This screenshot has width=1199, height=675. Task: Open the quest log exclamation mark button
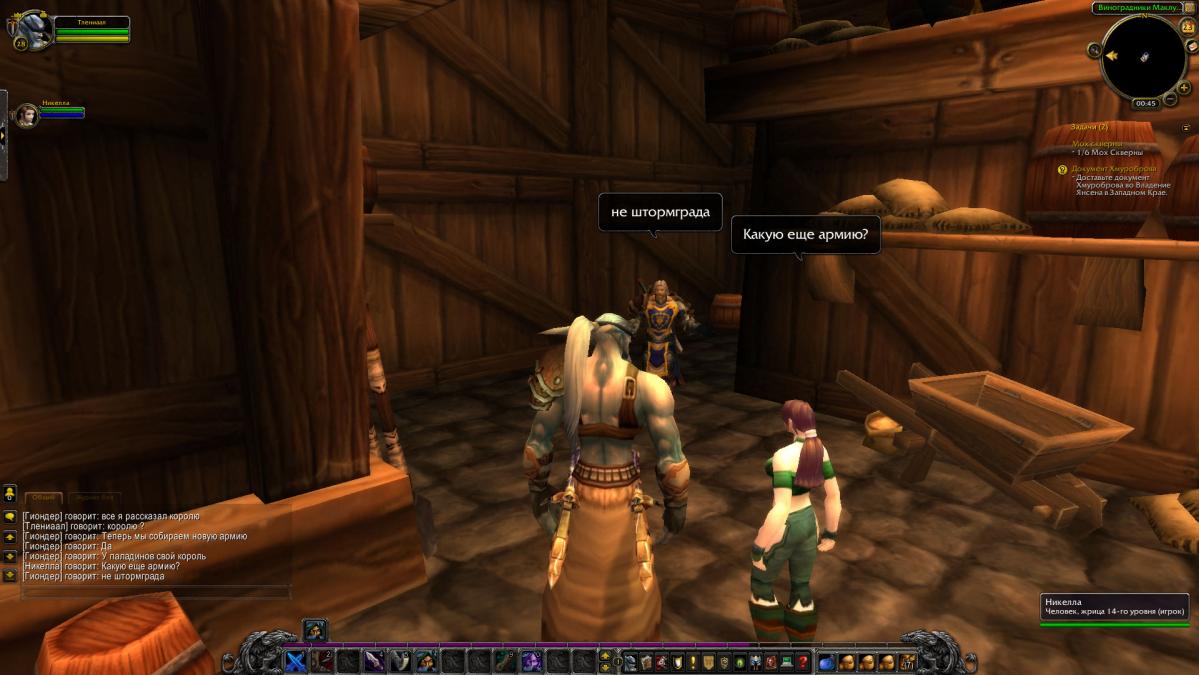[x=692, y=661]
